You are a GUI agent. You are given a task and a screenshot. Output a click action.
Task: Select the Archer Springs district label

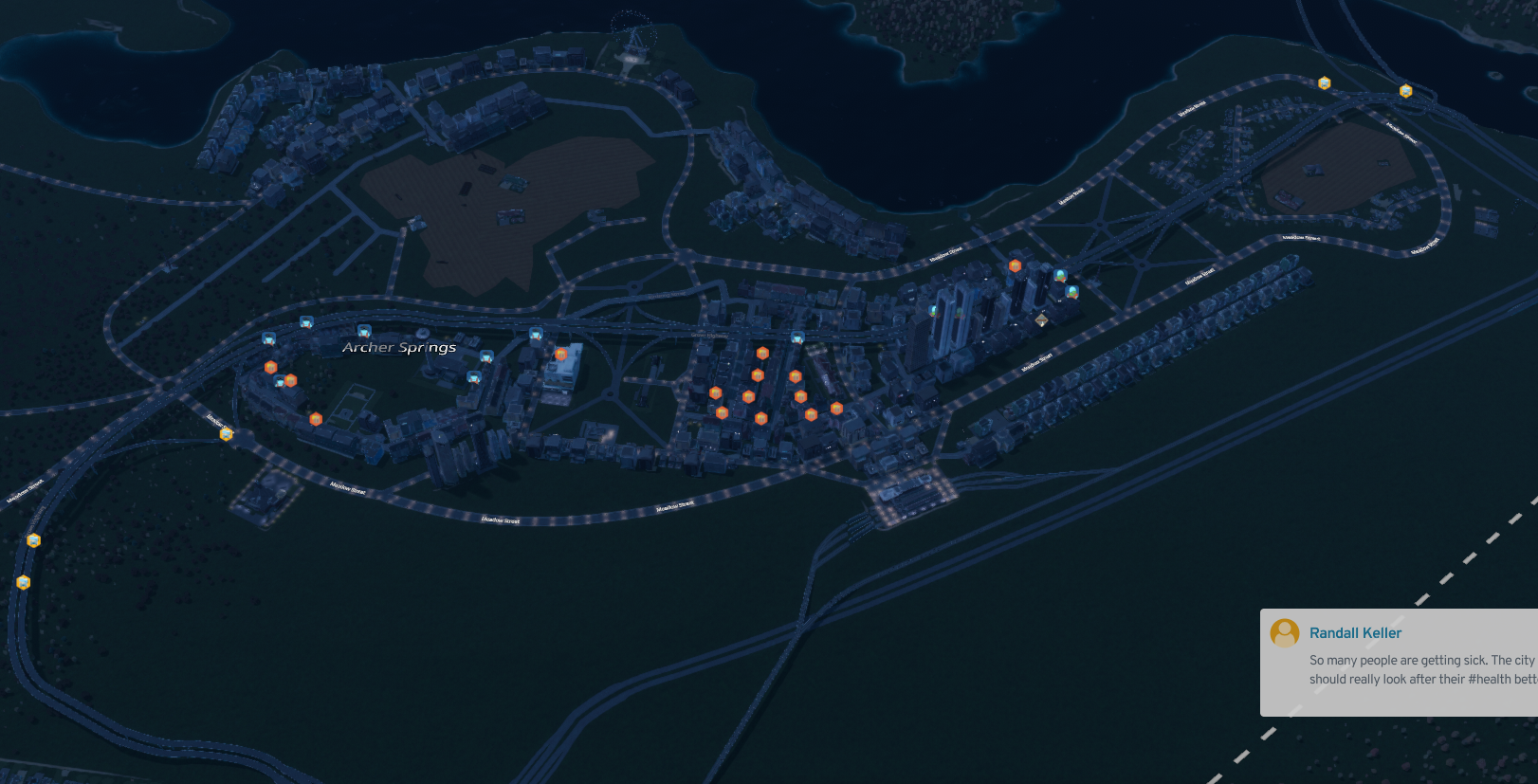pyautogui.click(x=399, y=348)
